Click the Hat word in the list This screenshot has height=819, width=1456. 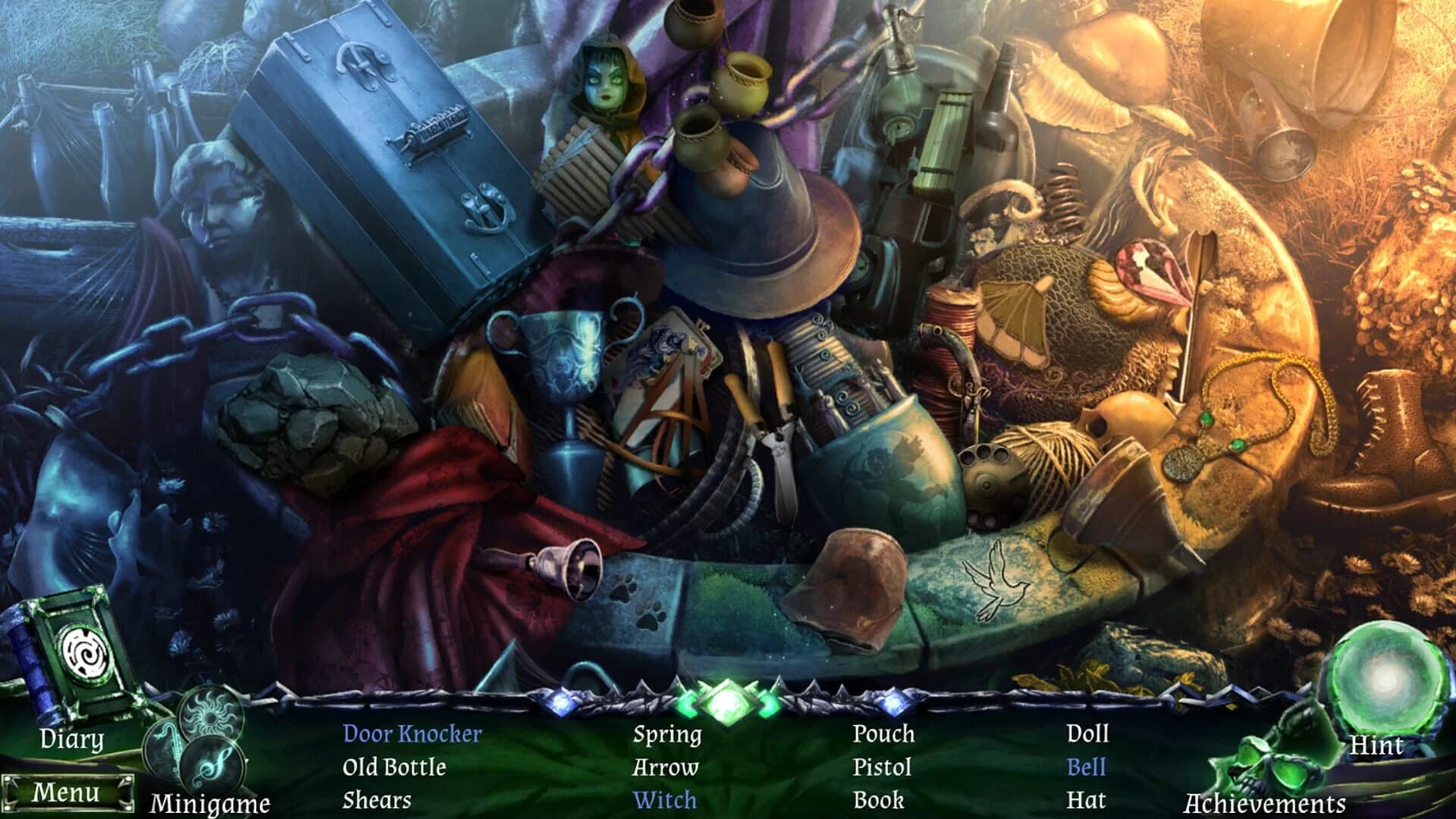[x=1086, y=800]
